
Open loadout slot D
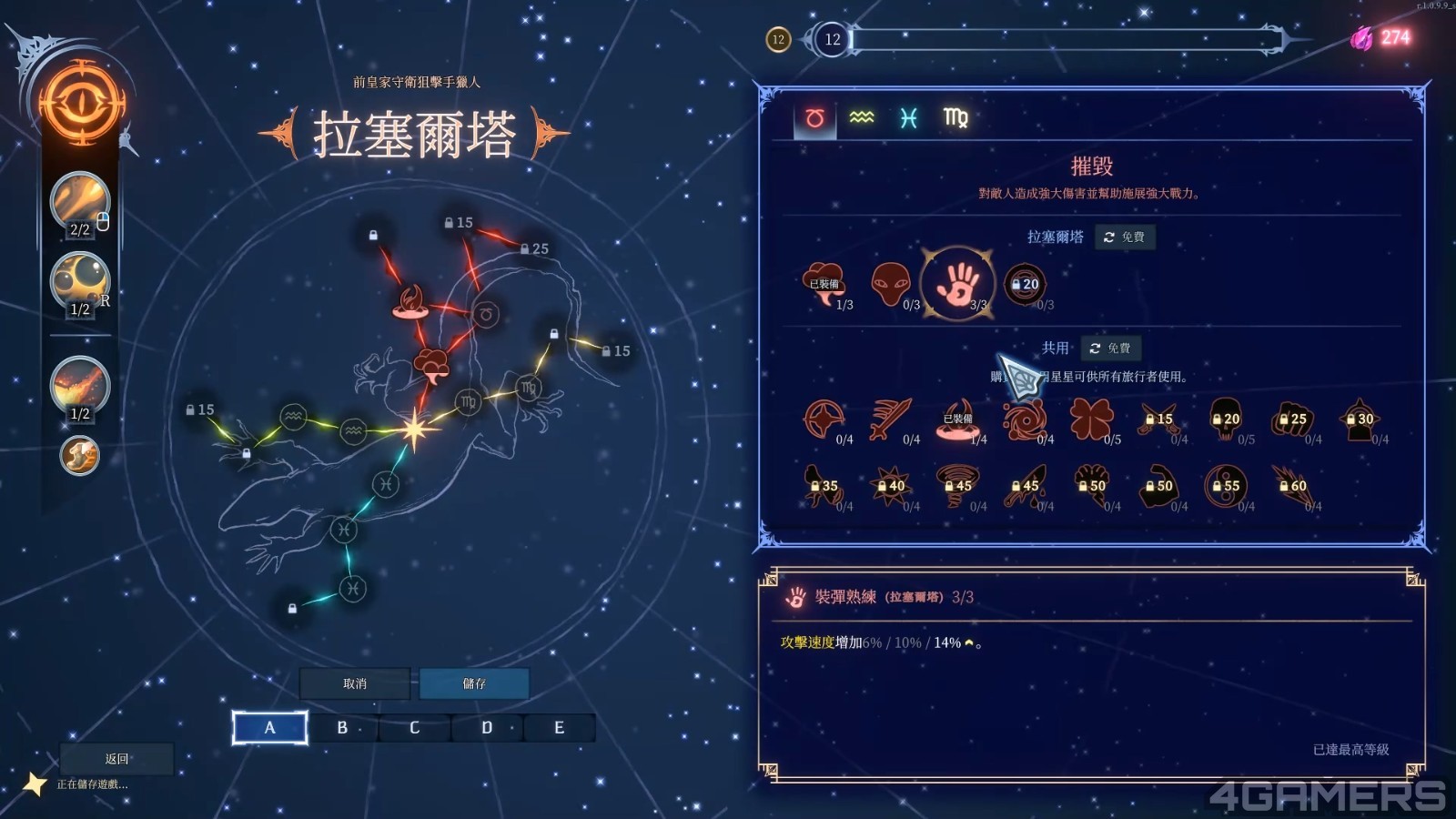pyautogui.click(x=487, y=728)
